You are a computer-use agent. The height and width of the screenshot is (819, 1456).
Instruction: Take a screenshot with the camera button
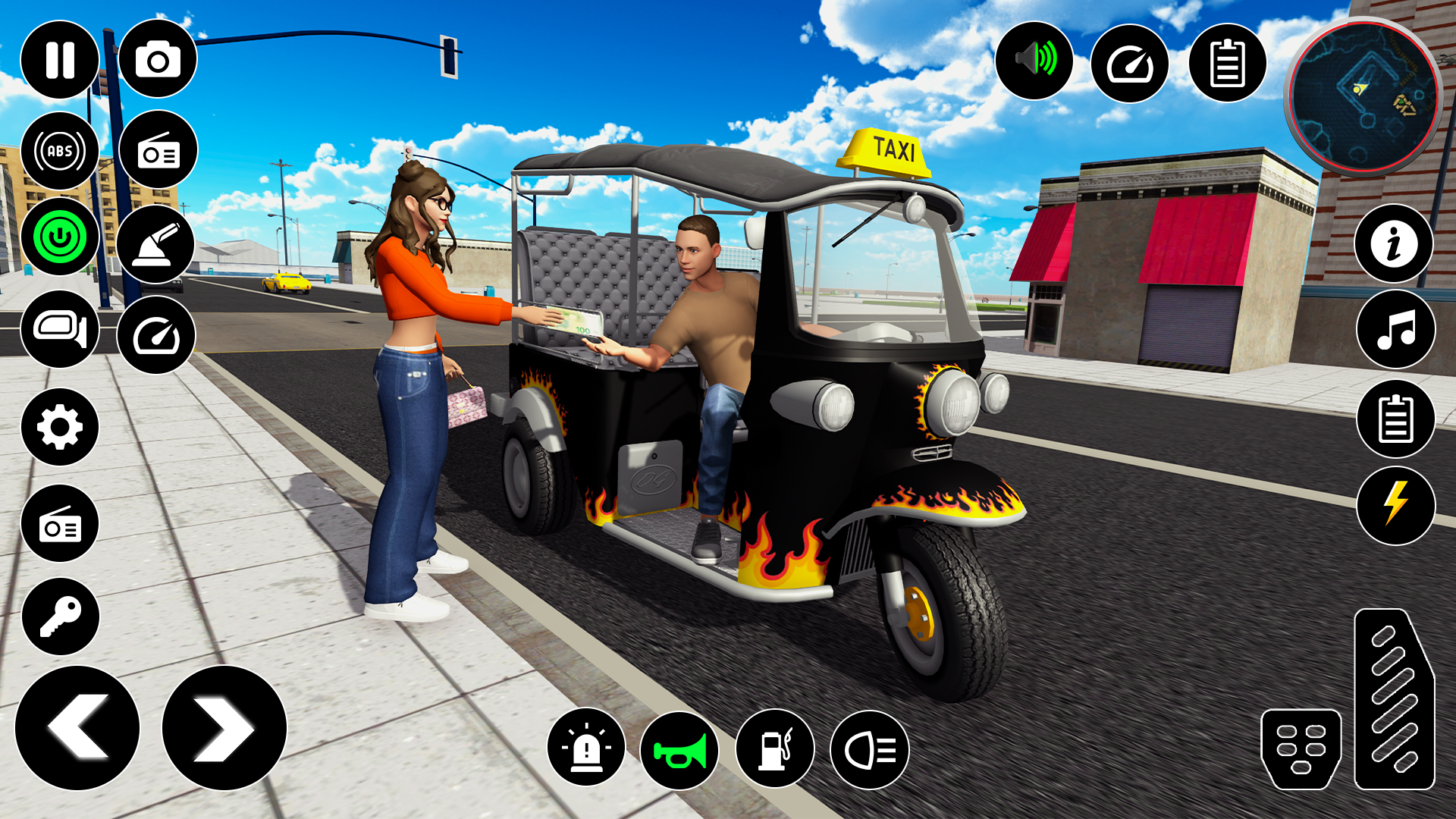158,60
